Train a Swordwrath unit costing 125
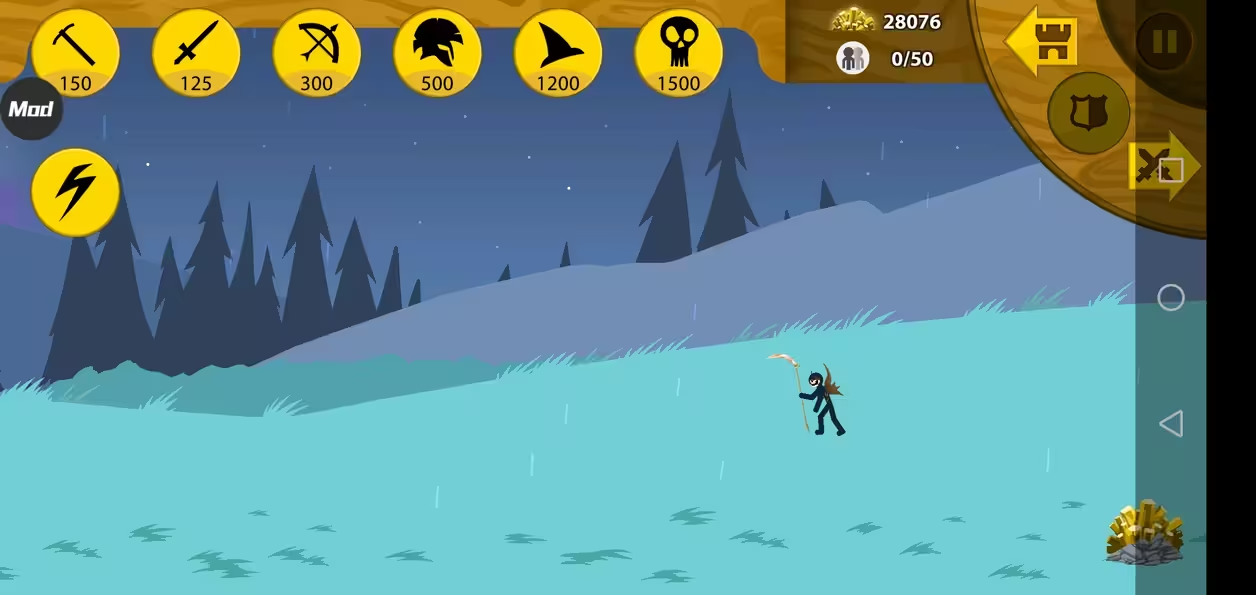The image size is (1256, 595). pyautogui.click(x=196, y=52)
